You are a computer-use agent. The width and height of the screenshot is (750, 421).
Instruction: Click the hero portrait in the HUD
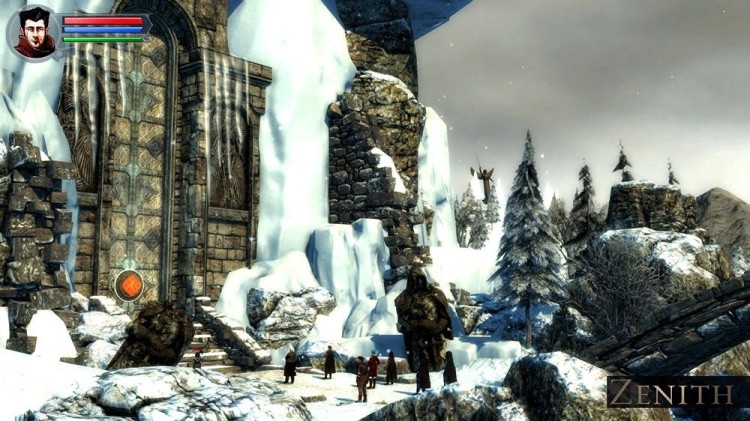click(x=34, y=32)
